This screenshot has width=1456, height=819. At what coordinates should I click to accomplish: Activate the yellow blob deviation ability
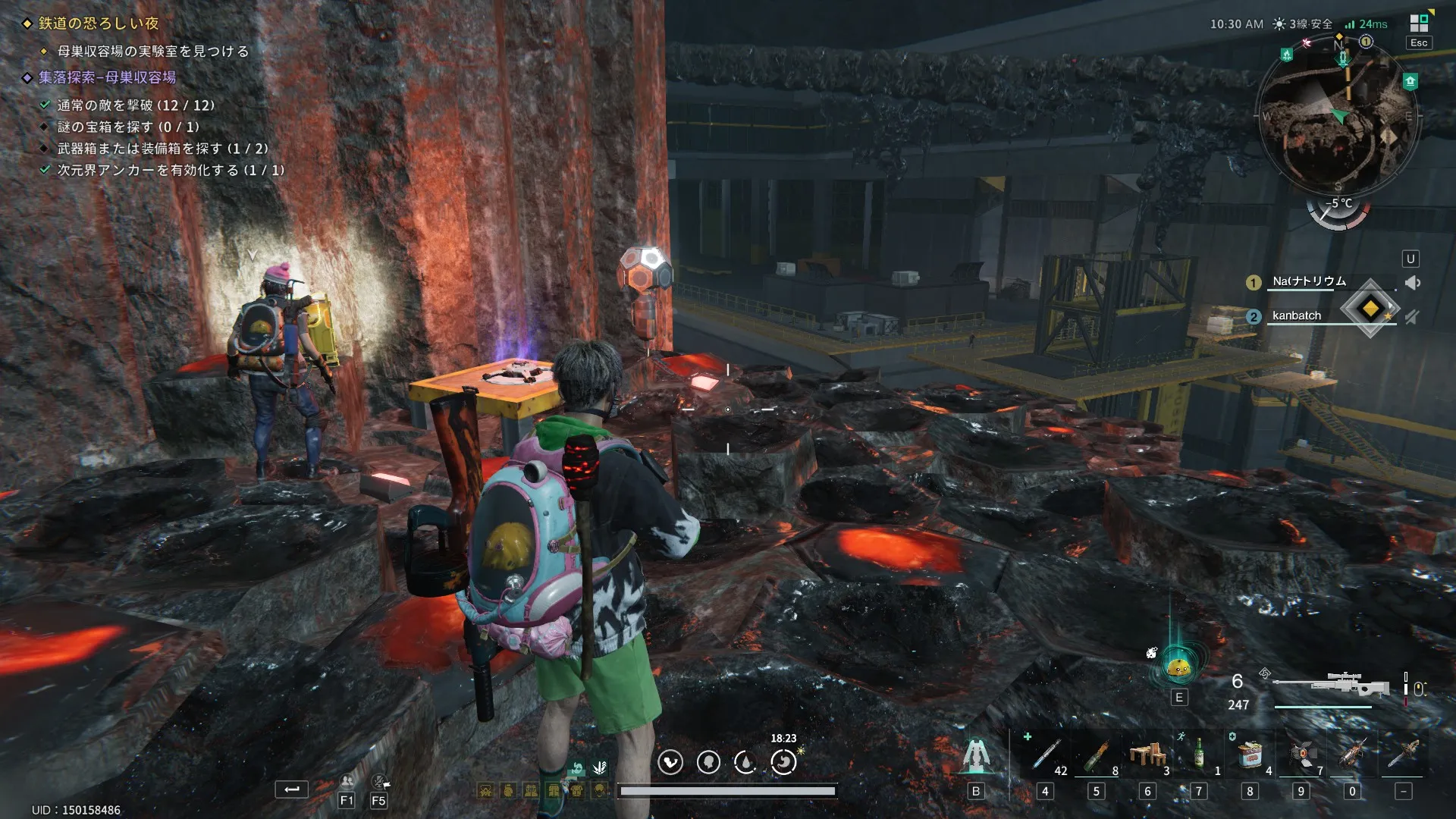tap(1178, 667)
